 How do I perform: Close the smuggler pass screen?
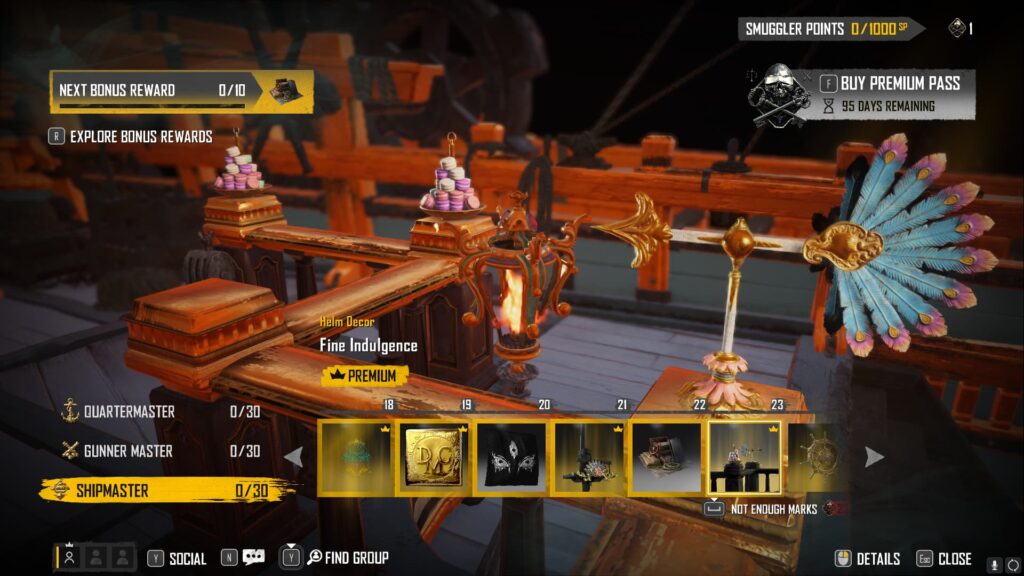(x=945, y=559)
